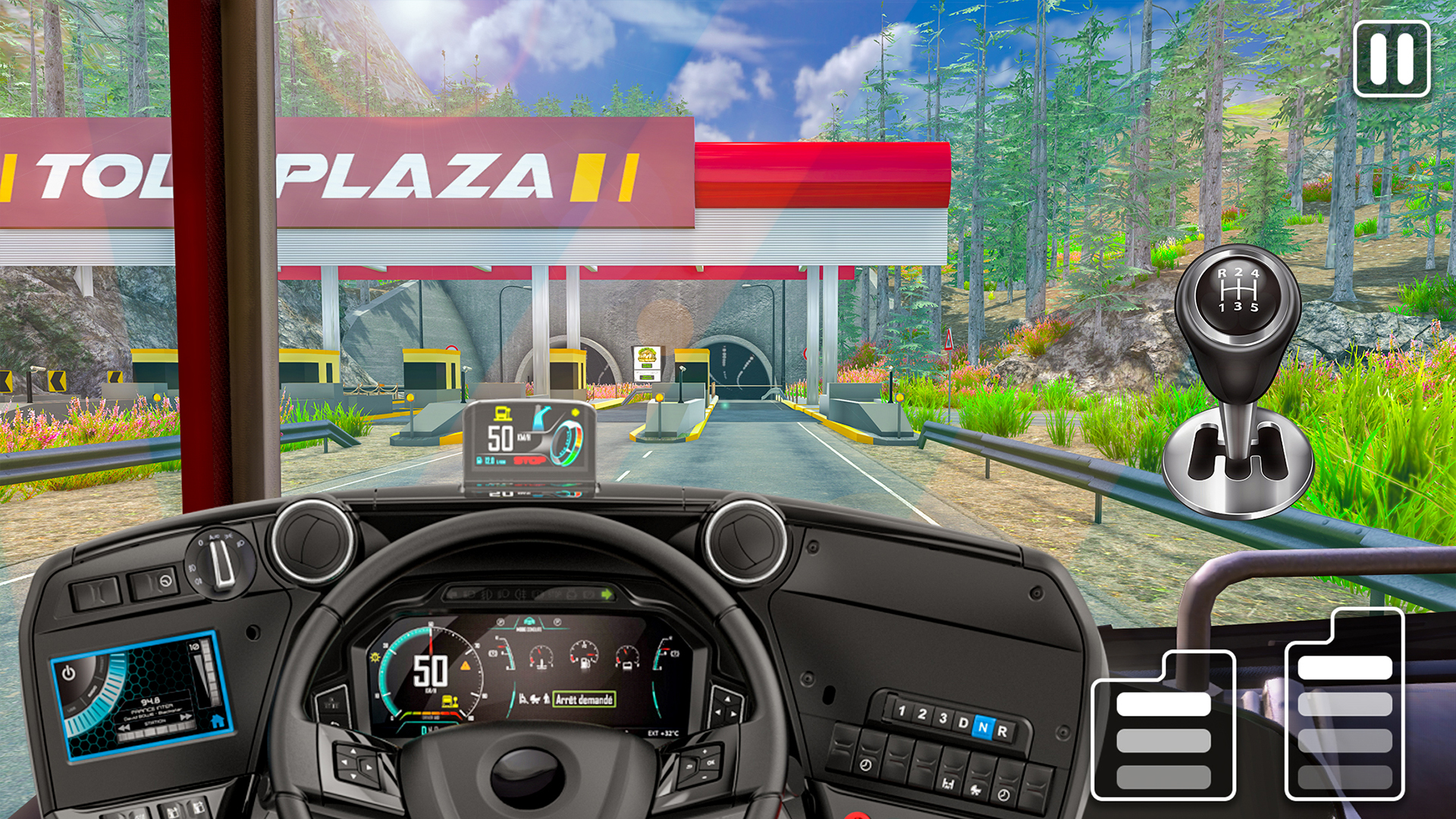The width and height of the screenshot is (1456, 819).
Task: Select the STATION label on the radio
Action: pyautogui.click(x=155, y=721)
